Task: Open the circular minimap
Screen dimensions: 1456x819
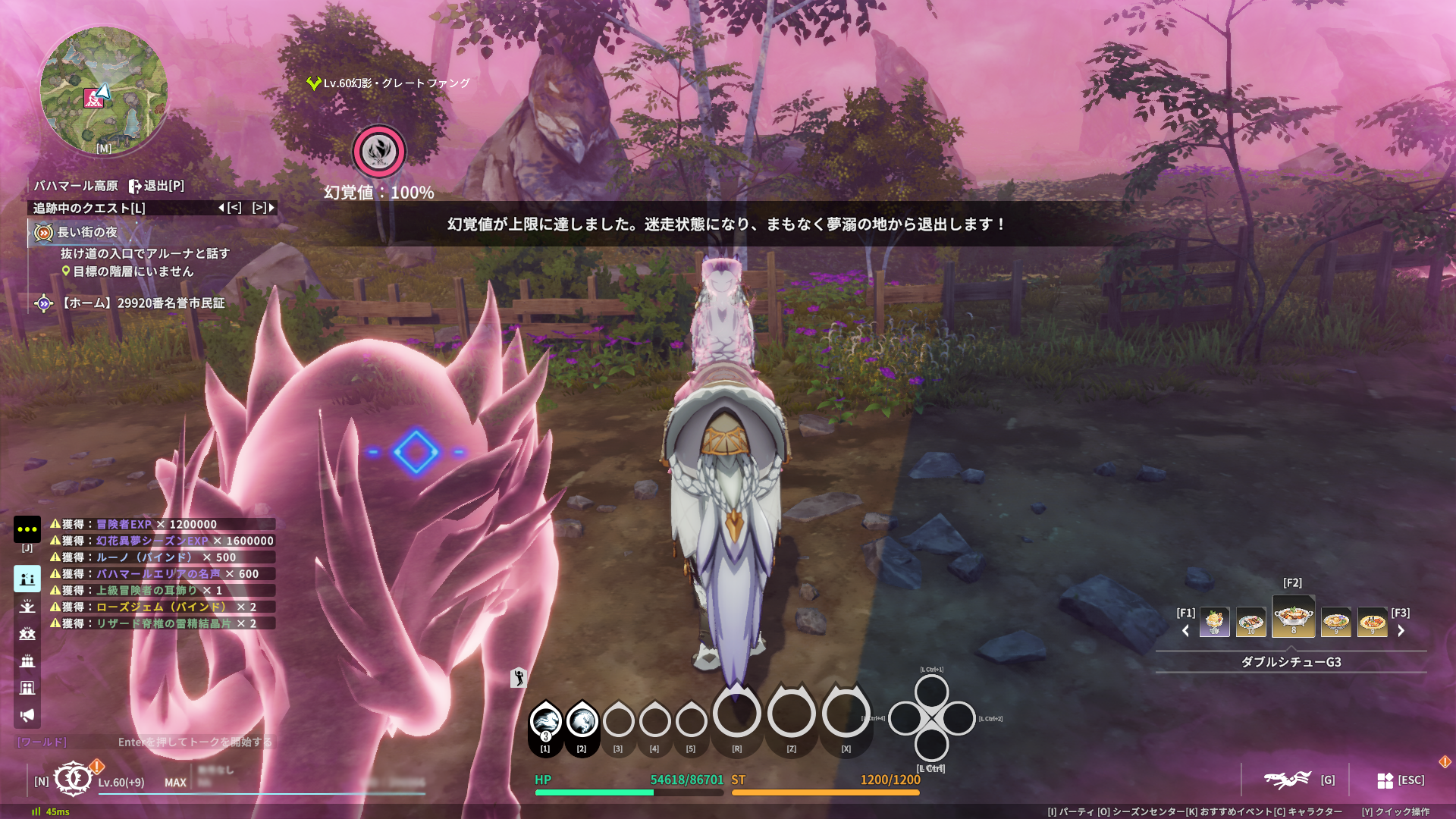Action: click(x=103, y=91)
